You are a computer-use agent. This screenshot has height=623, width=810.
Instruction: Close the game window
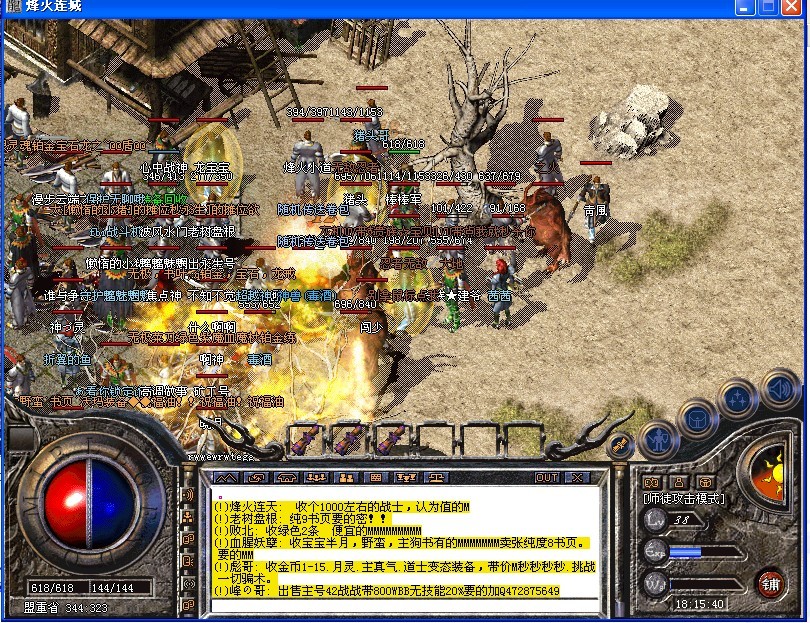pyautogui.click(x=794, y=7)
